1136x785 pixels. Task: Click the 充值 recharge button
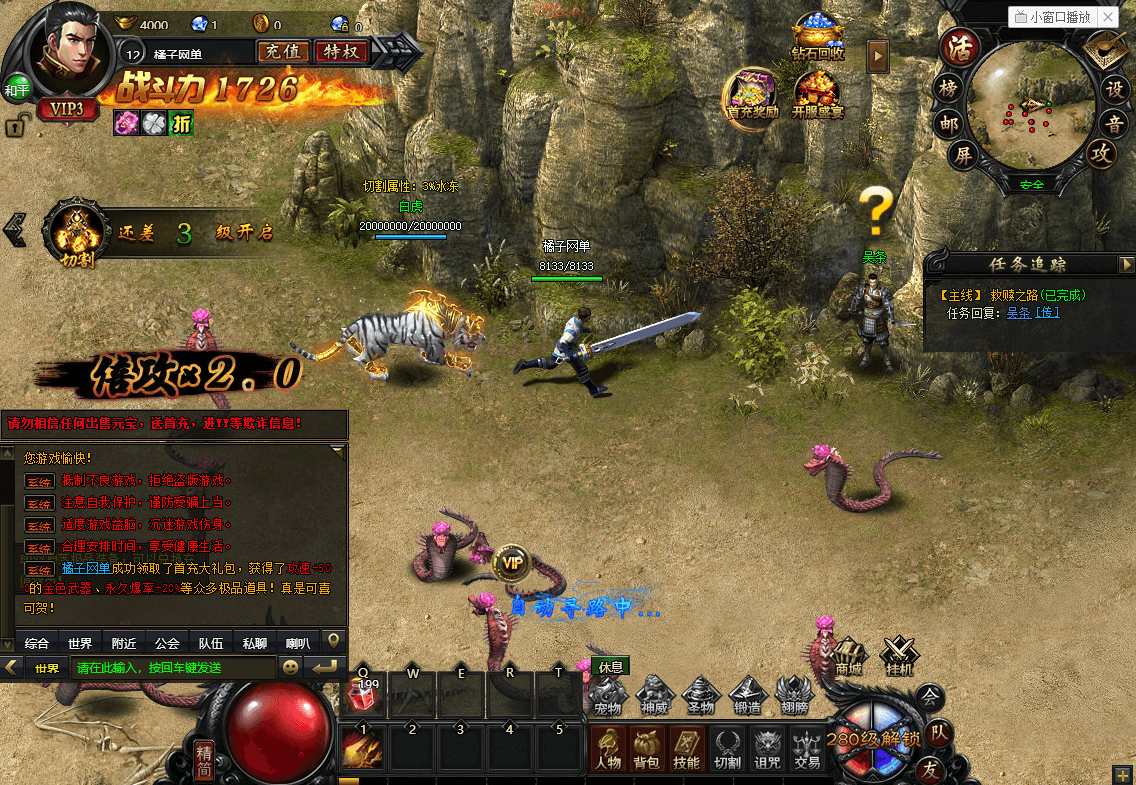[x=282, y=51]
